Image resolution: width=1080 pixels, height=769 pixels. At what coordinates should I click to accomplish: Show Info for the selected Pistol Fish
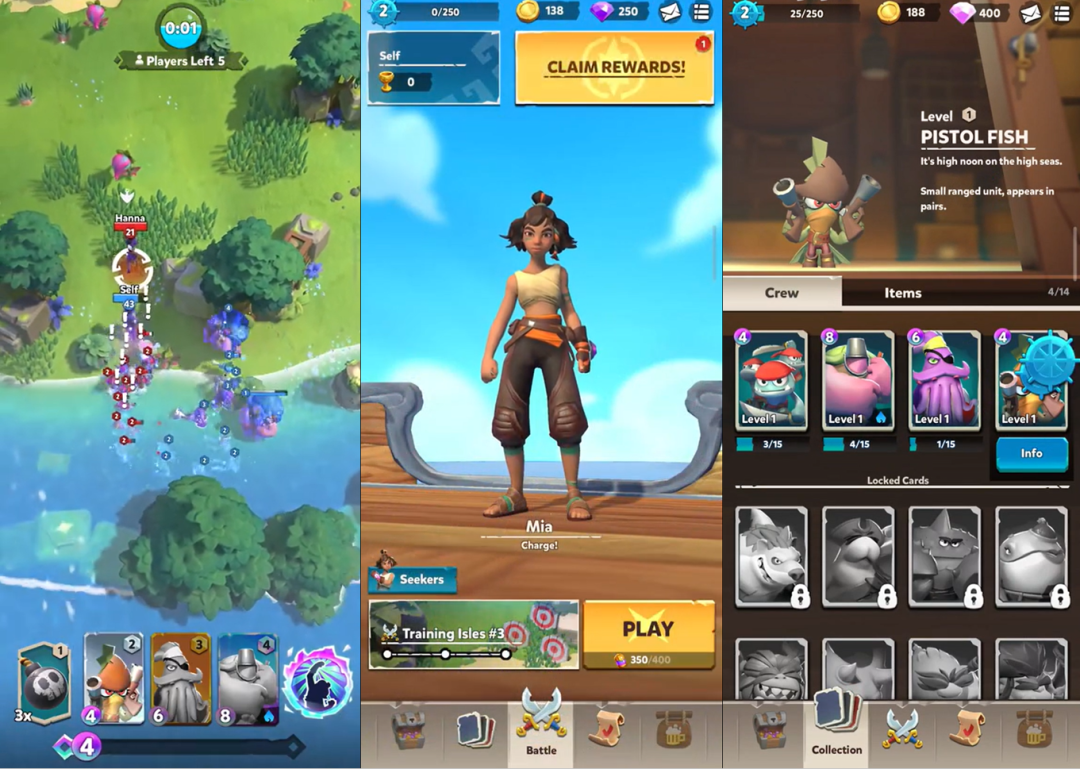pos(1031,453)
